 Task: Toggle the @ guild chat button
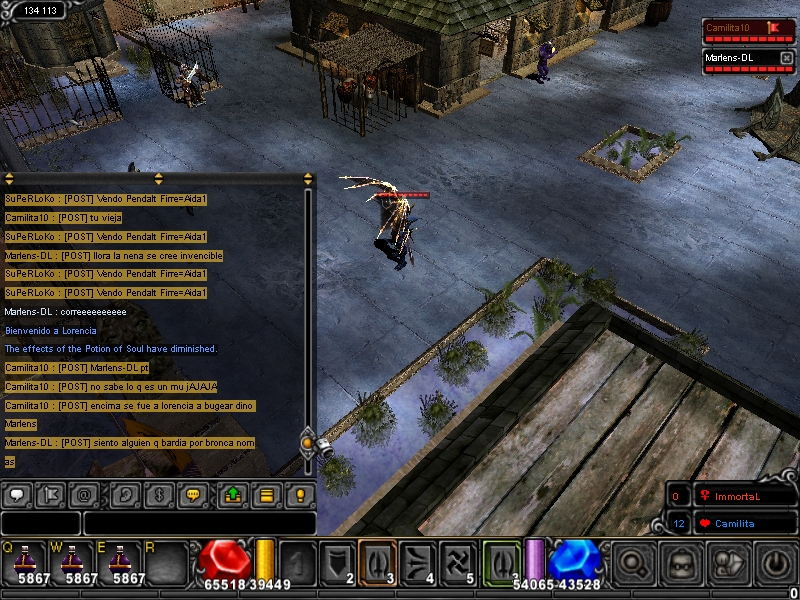tap(86, 494)
